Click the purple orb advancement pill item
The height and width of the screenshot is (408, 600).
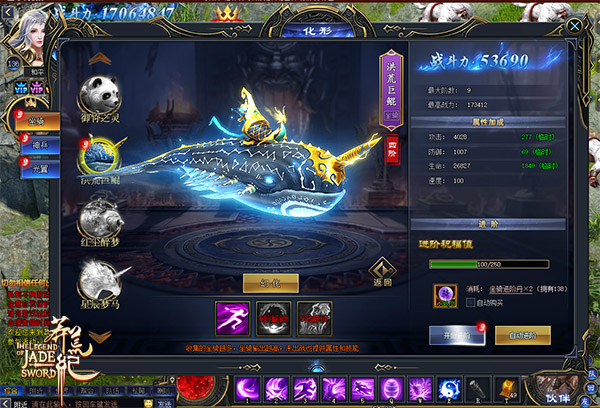click(x=443, y=295)
